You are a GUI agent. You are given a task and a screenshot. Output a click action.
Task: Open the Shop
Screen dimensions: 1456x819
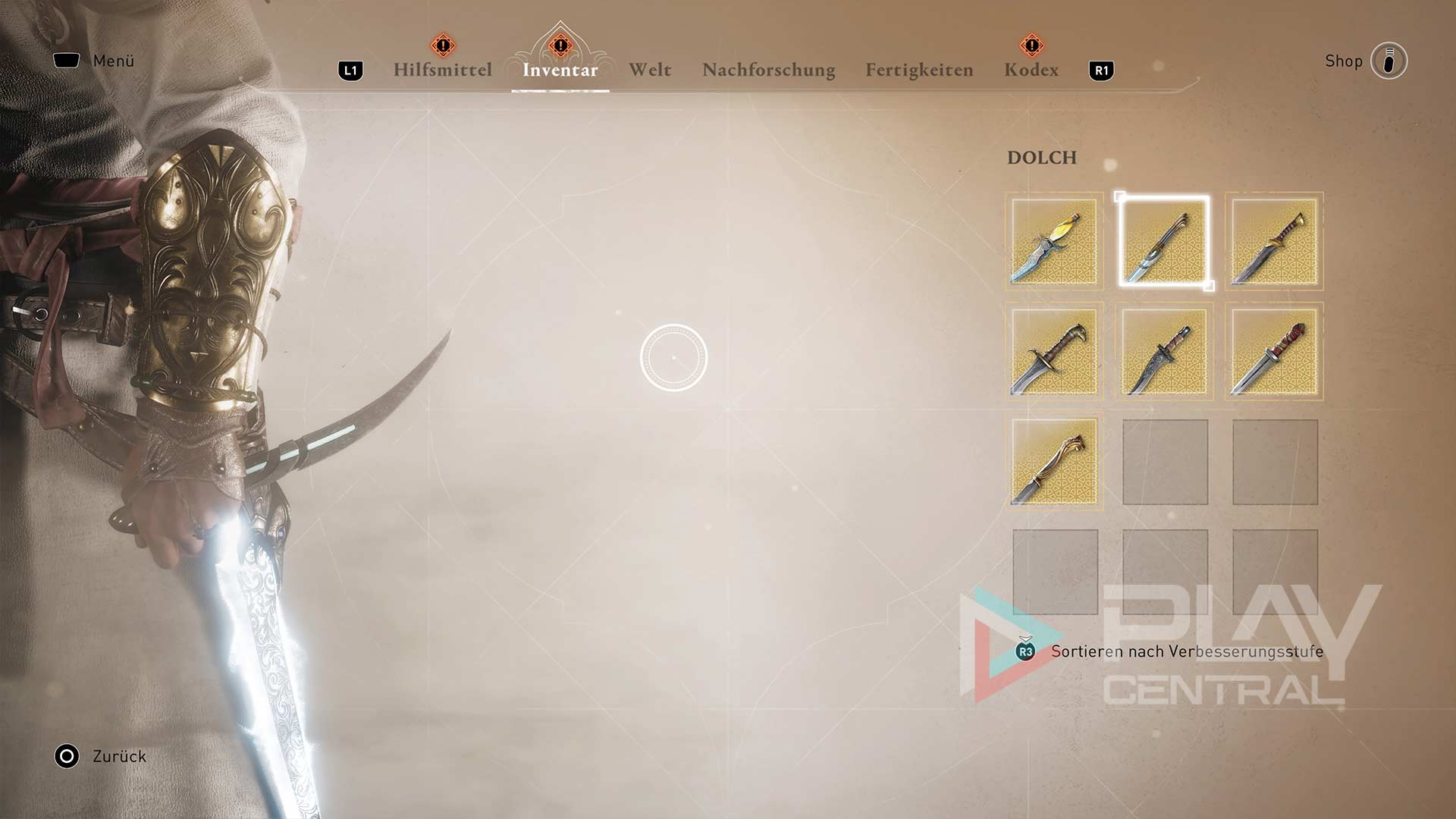(1388, 61)
